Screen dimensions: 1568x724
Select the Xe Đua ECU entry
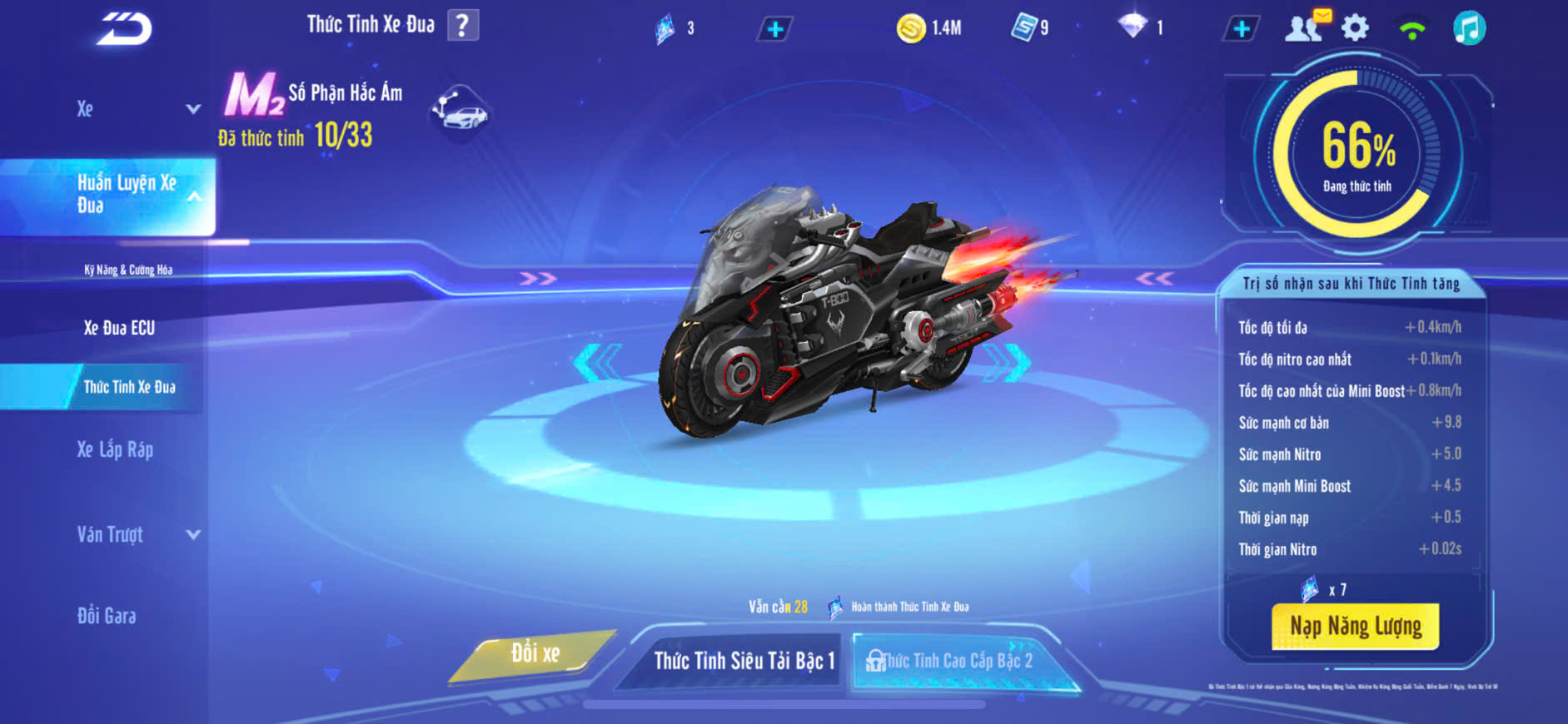click(x=119, y=328)
